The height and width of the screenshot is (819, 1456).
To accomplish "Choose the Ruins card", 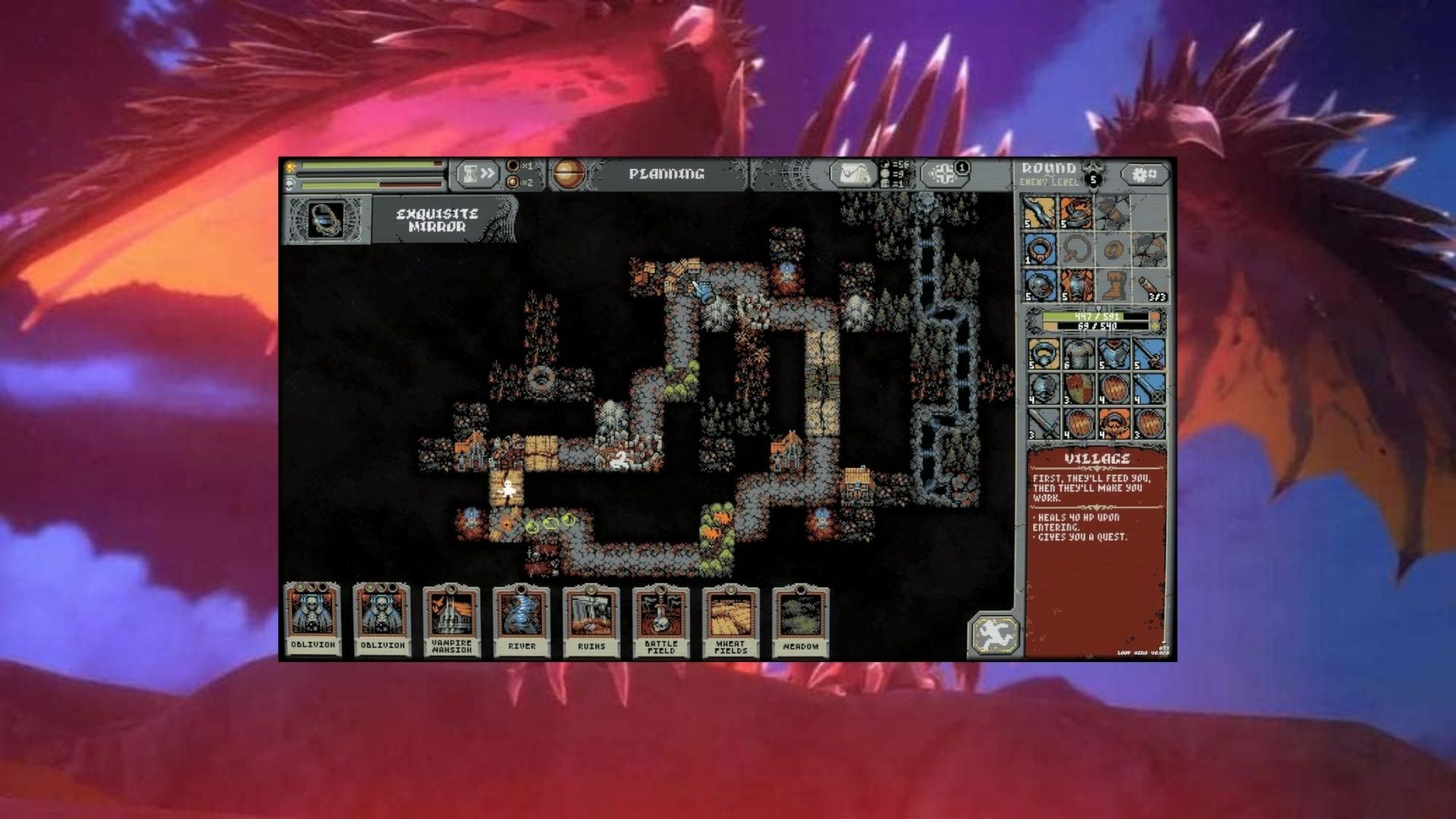I will tap(591, 620).
